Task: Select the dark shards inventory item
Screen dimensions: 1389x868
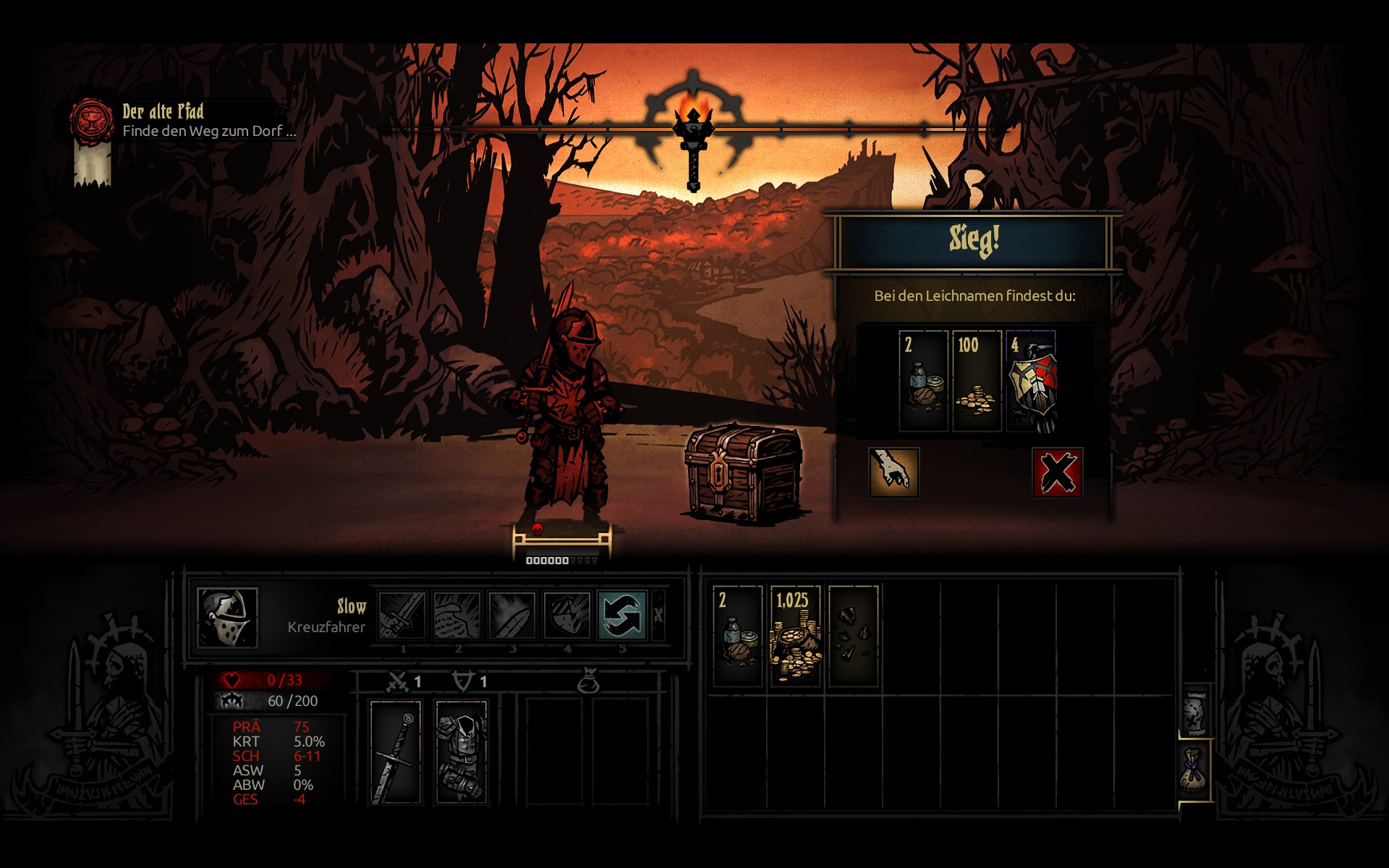Action: coord(854,636)
